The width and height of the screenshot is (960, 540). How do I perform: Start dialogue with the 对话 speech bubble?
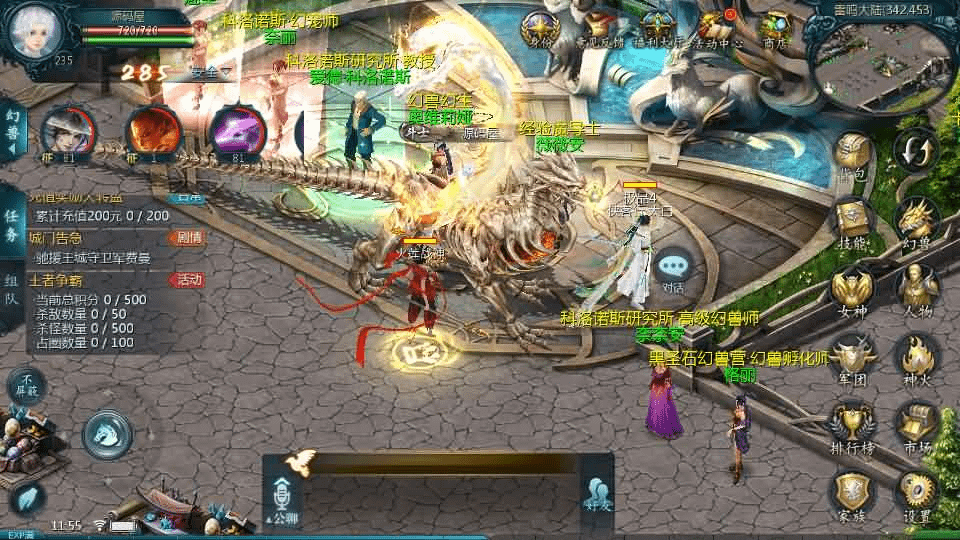674,268
